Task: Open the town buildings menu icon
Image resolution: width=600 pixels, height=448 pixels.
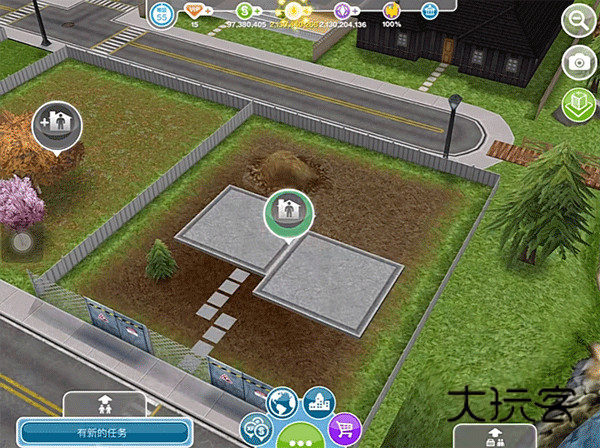Action: pos(318,402)
